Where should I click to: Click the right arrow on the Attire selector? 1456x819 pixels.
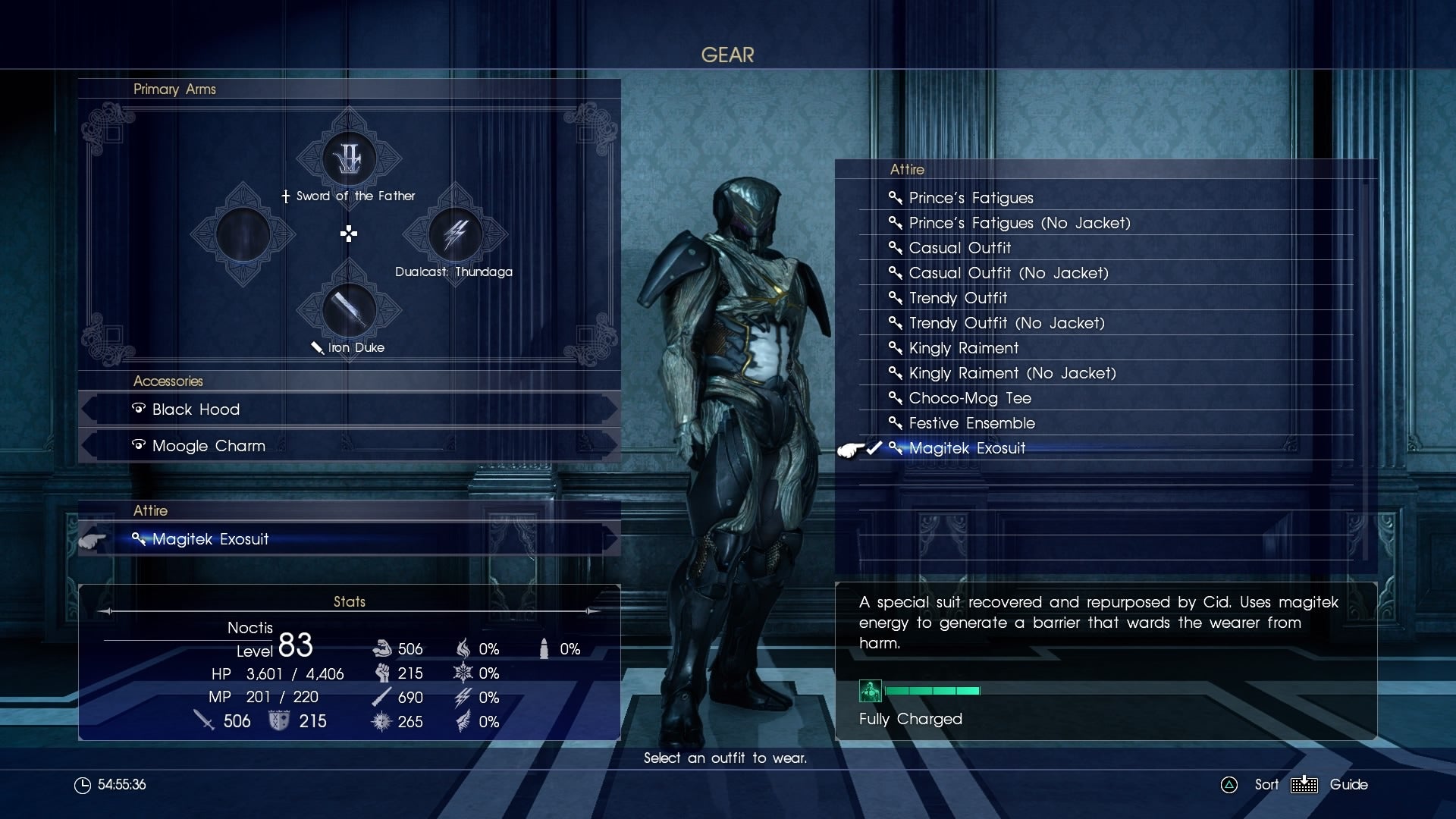(611, 539)
